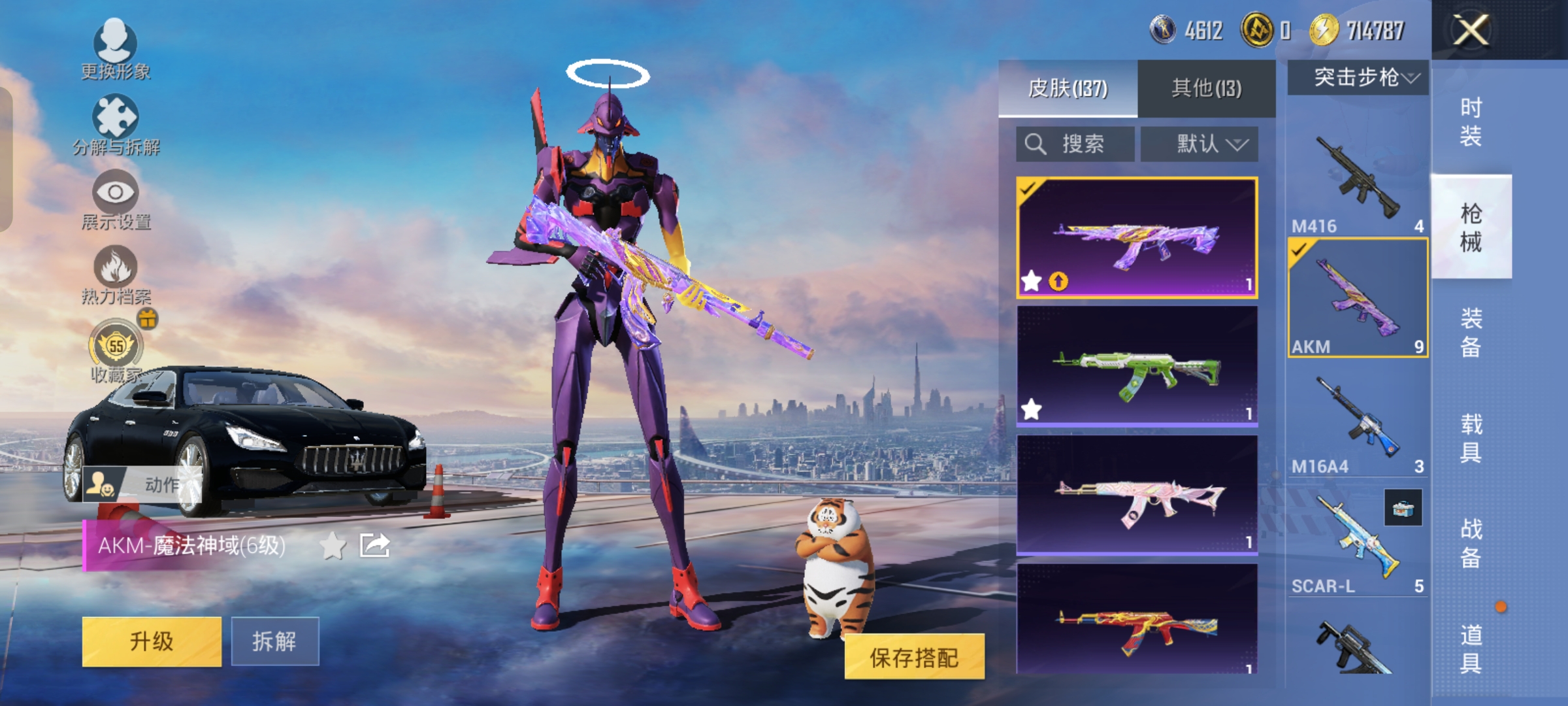
Task: Switch to the 载具 vehicles category
Action: pyautogui.click(x=1471, y=438)
